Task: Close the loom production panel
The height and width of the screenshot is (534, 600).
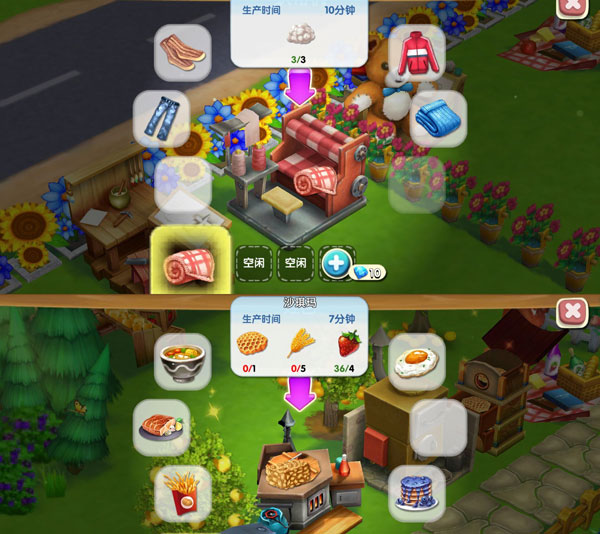Action: pos(573,6)
